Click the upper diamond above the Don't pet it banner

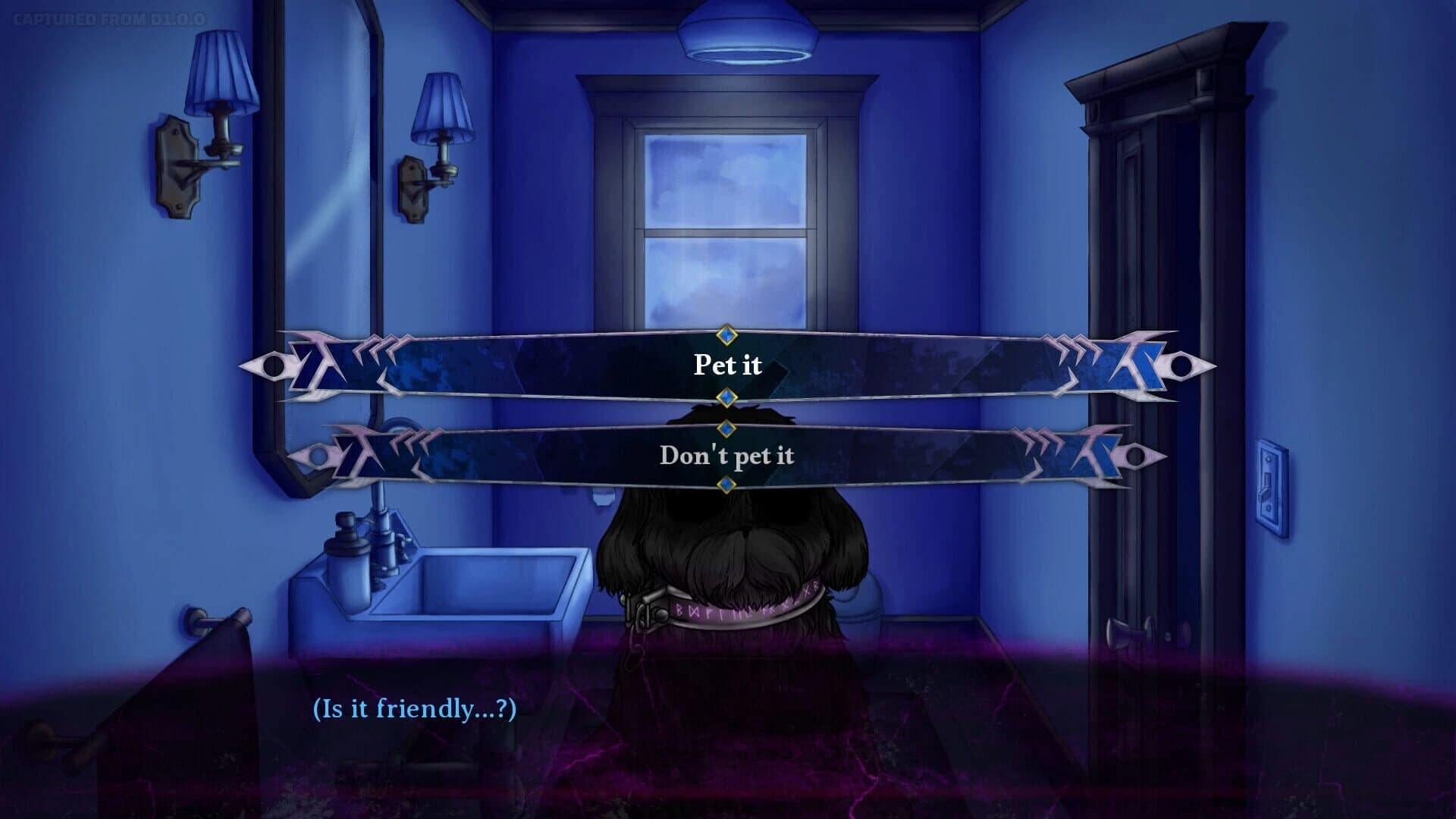727,429
